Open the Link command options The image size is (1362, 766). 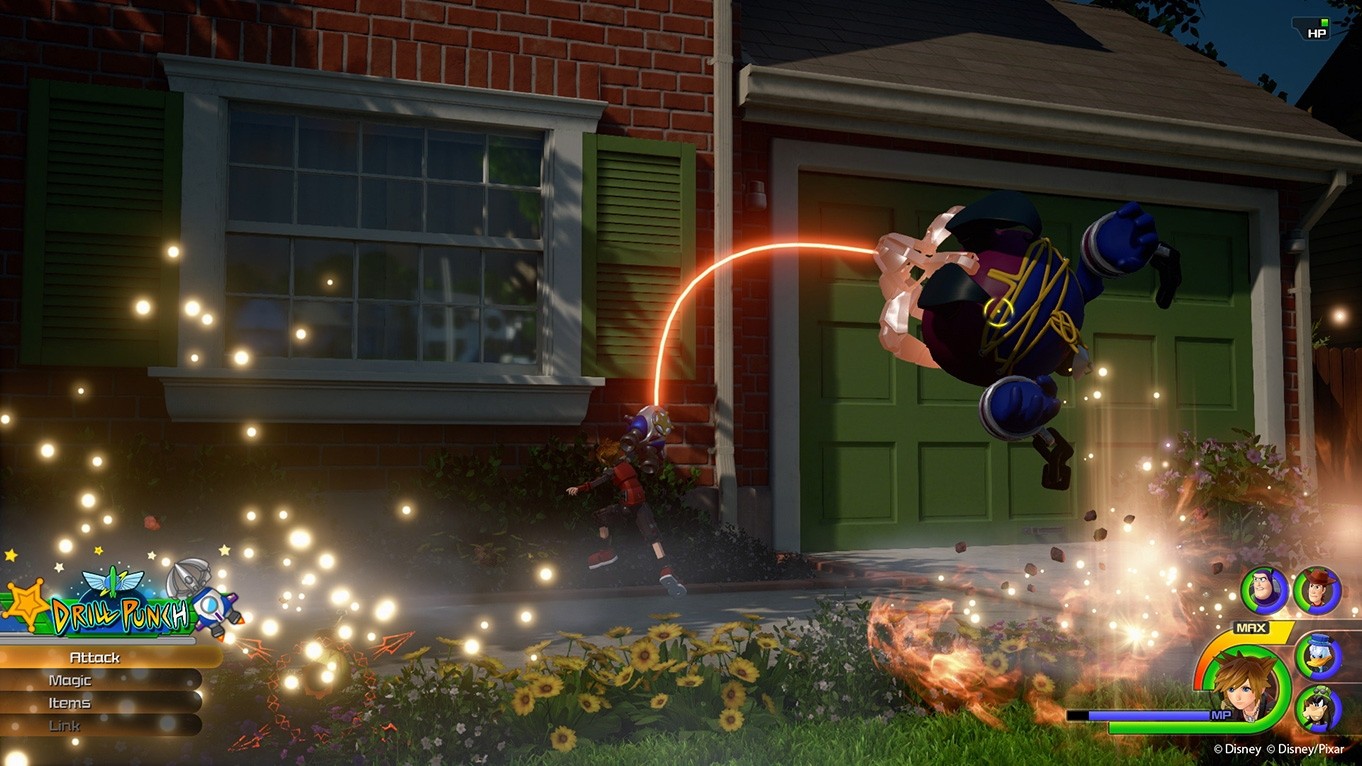63,724
